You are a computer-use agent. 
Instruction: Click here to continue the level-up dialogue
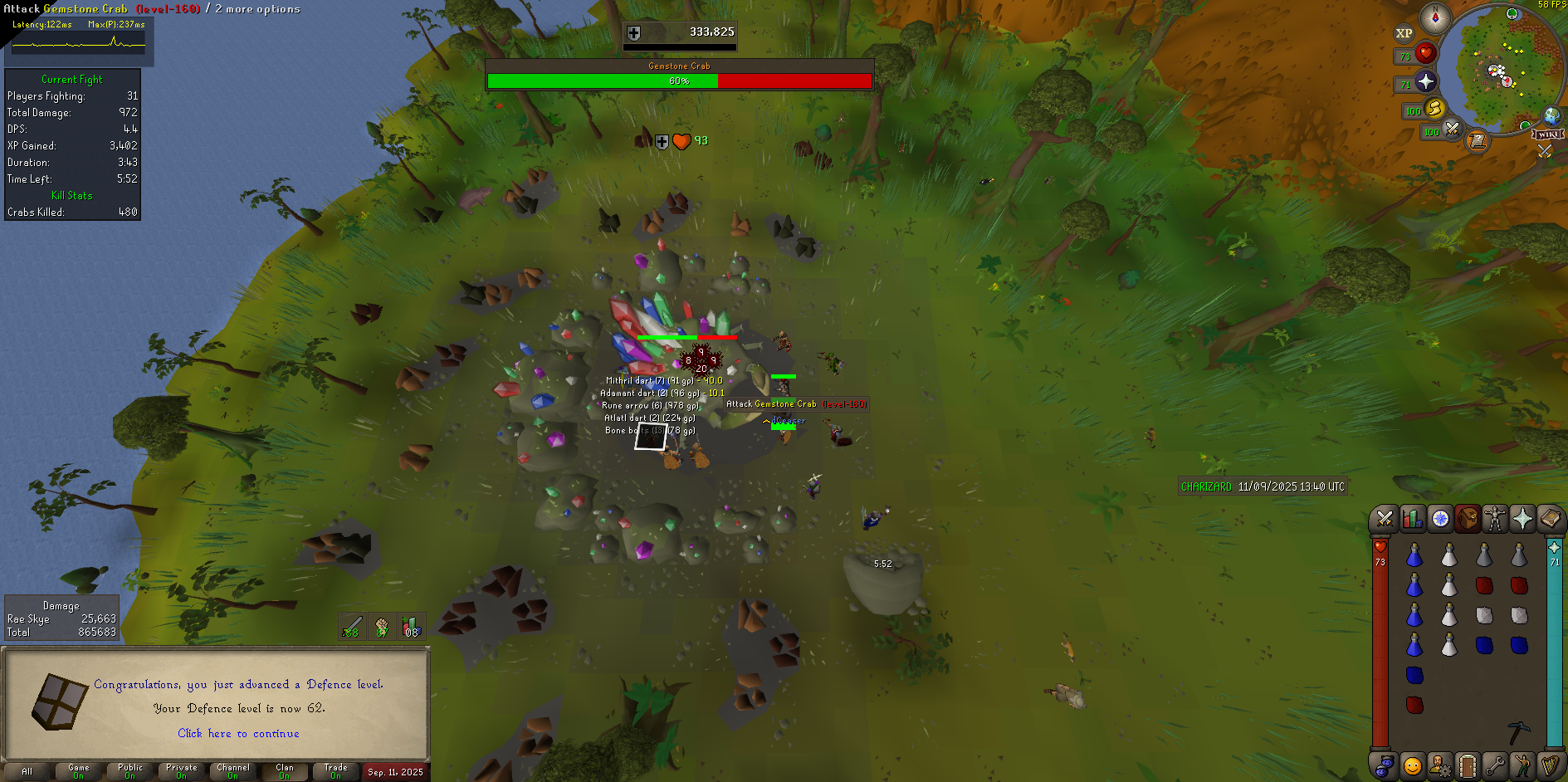point(238,733)
